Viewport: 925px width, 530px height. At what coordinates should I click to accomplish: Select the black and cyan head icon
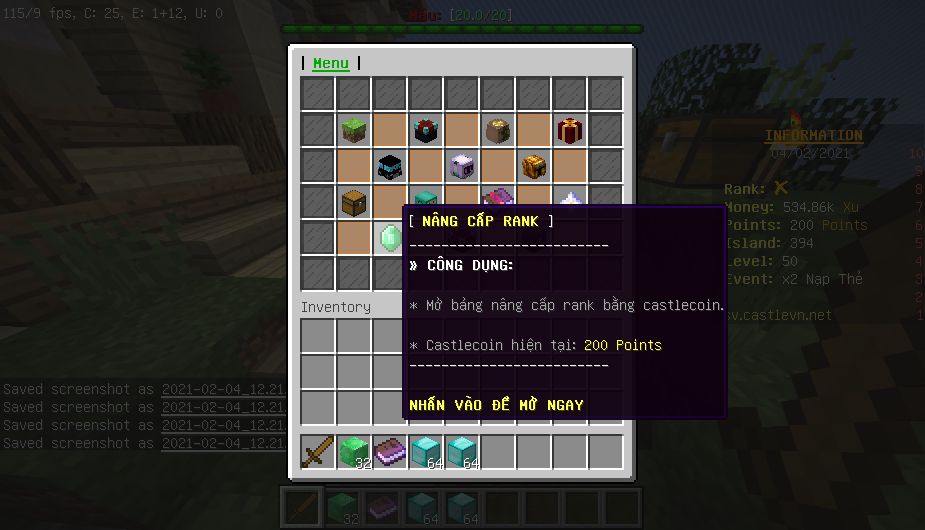(390, 166)
